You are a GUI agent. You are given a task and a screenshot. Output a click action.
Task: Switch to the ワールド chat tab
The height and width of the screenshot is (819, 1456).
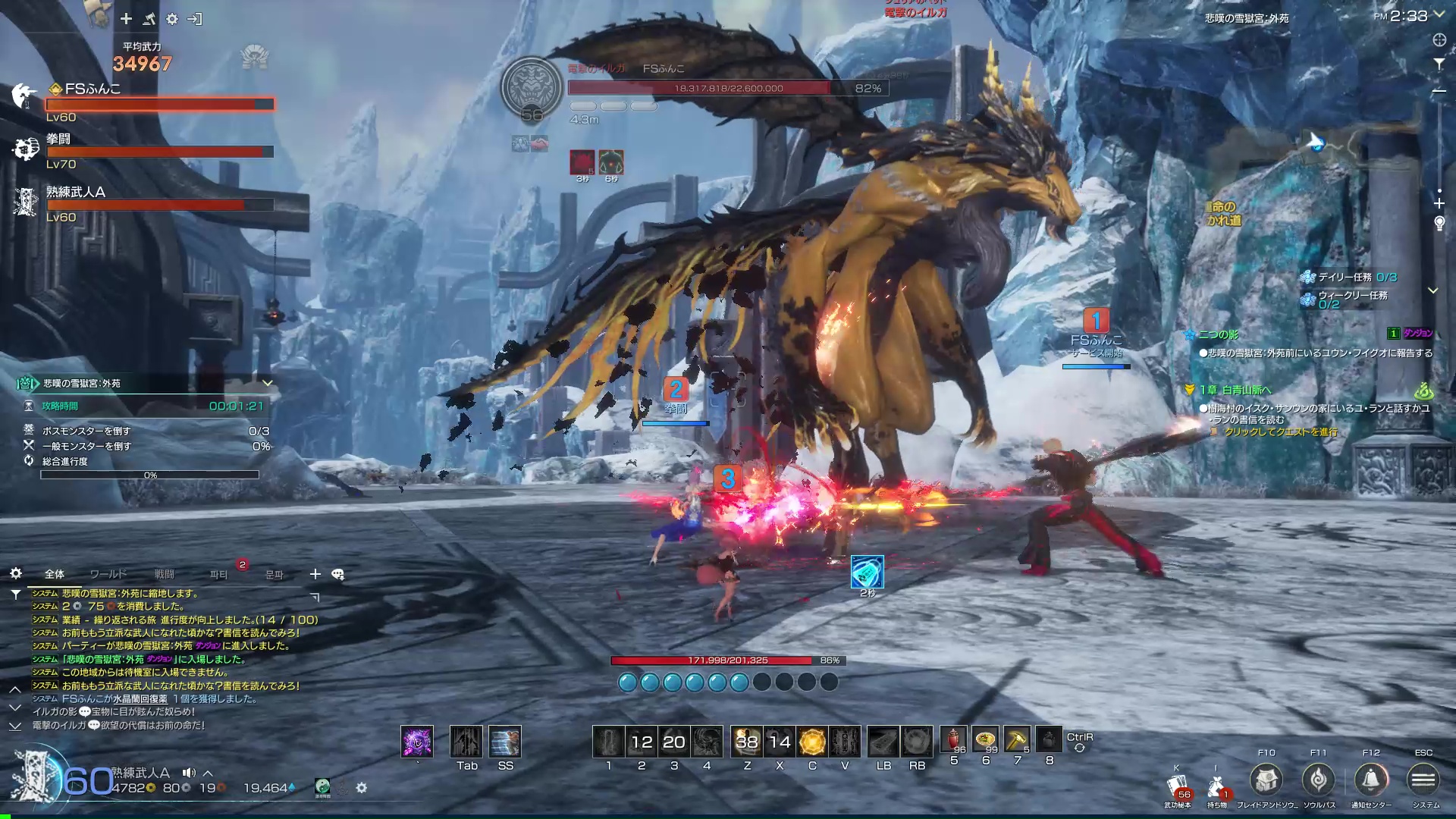(x=108, y=574)
